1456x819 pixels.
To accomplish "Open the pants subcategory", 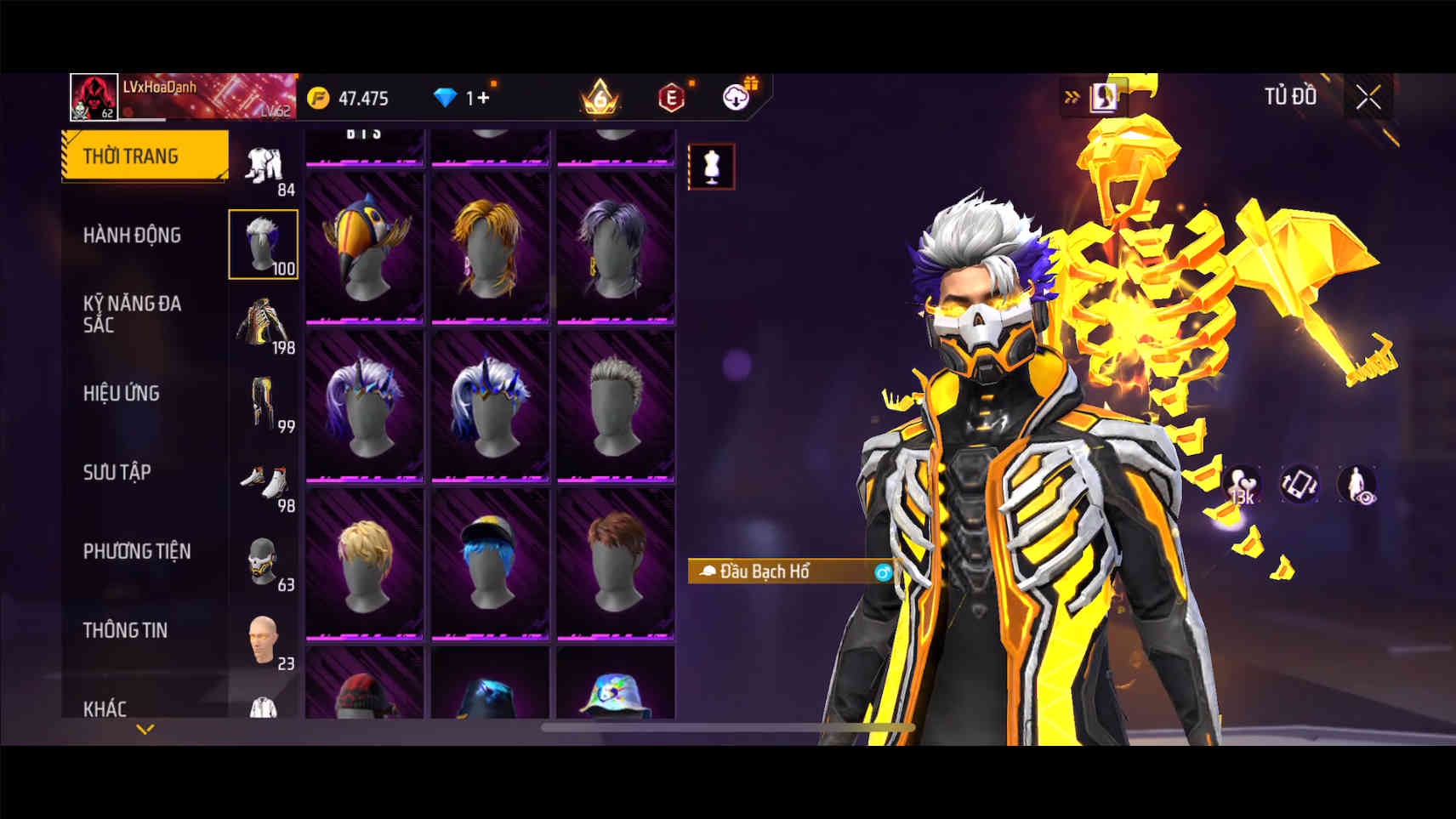I will pyautogui.click(x=264, y=404).
